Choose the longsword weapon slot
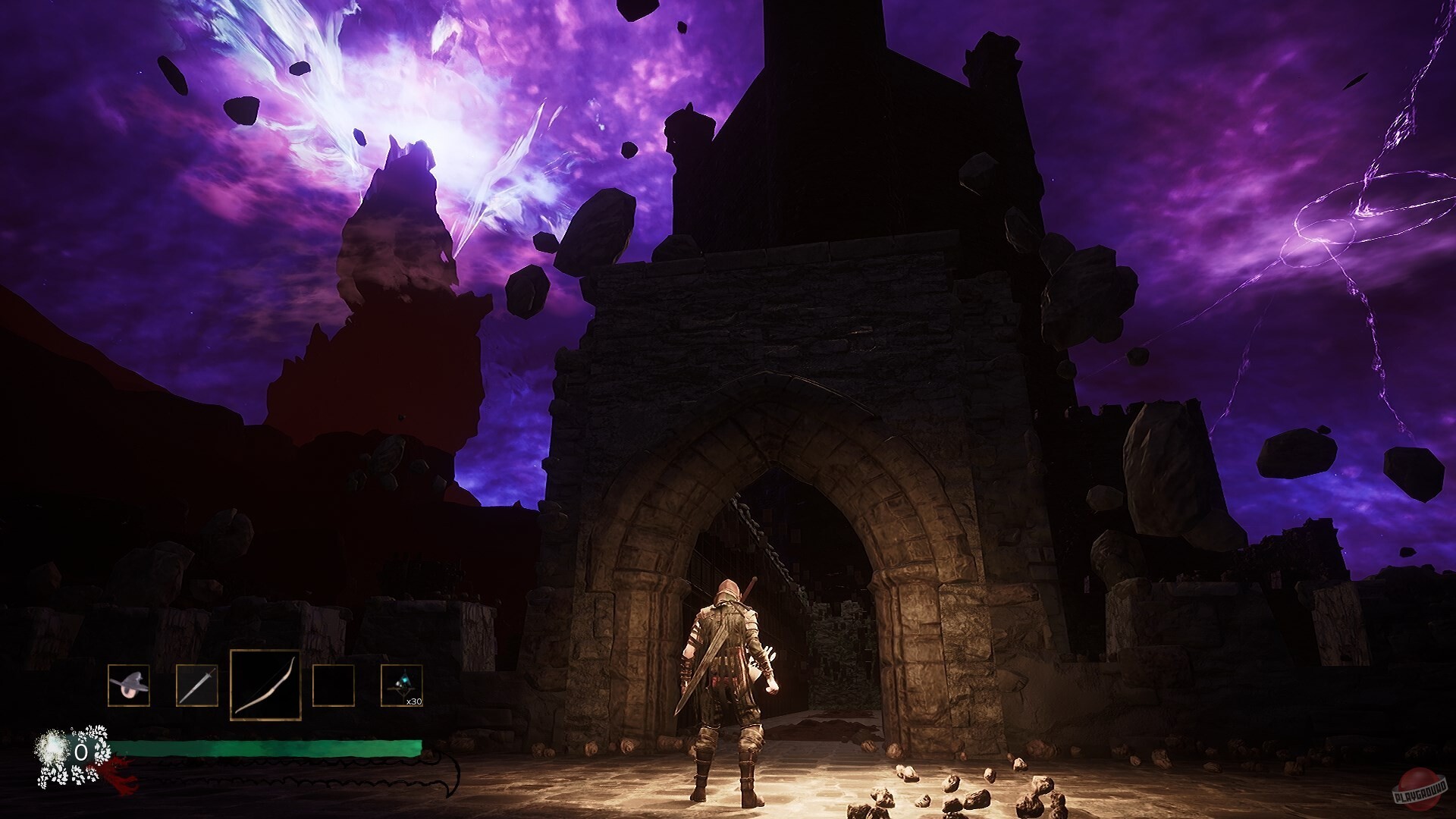Image resolution: width=1456 pixels, height=819 pixels. pyautogui.click(x=196, y=686)
